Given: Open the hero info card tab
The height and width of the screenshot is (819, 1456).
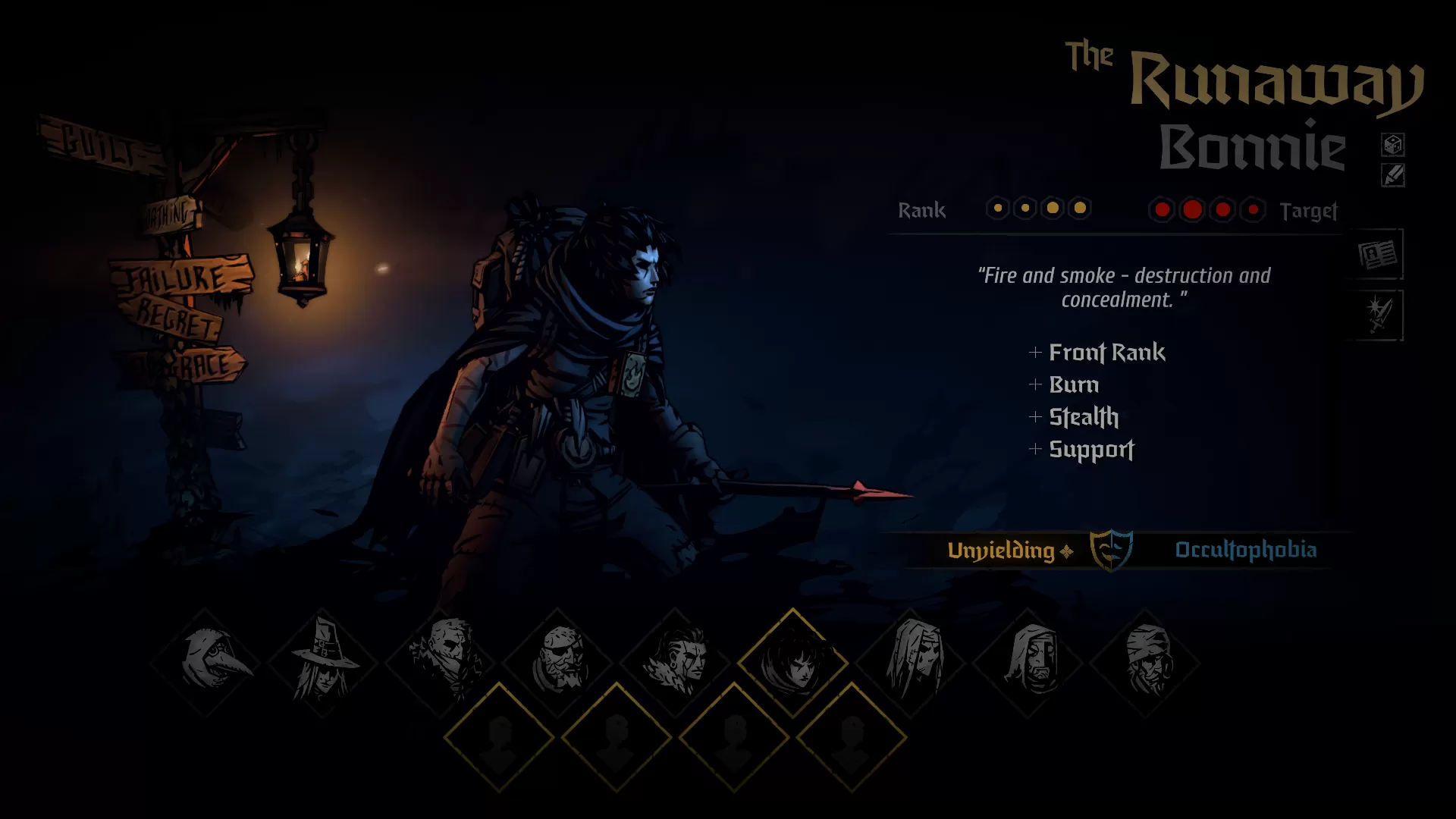Looking at the screenshot, I should (x=1377, y=255).
